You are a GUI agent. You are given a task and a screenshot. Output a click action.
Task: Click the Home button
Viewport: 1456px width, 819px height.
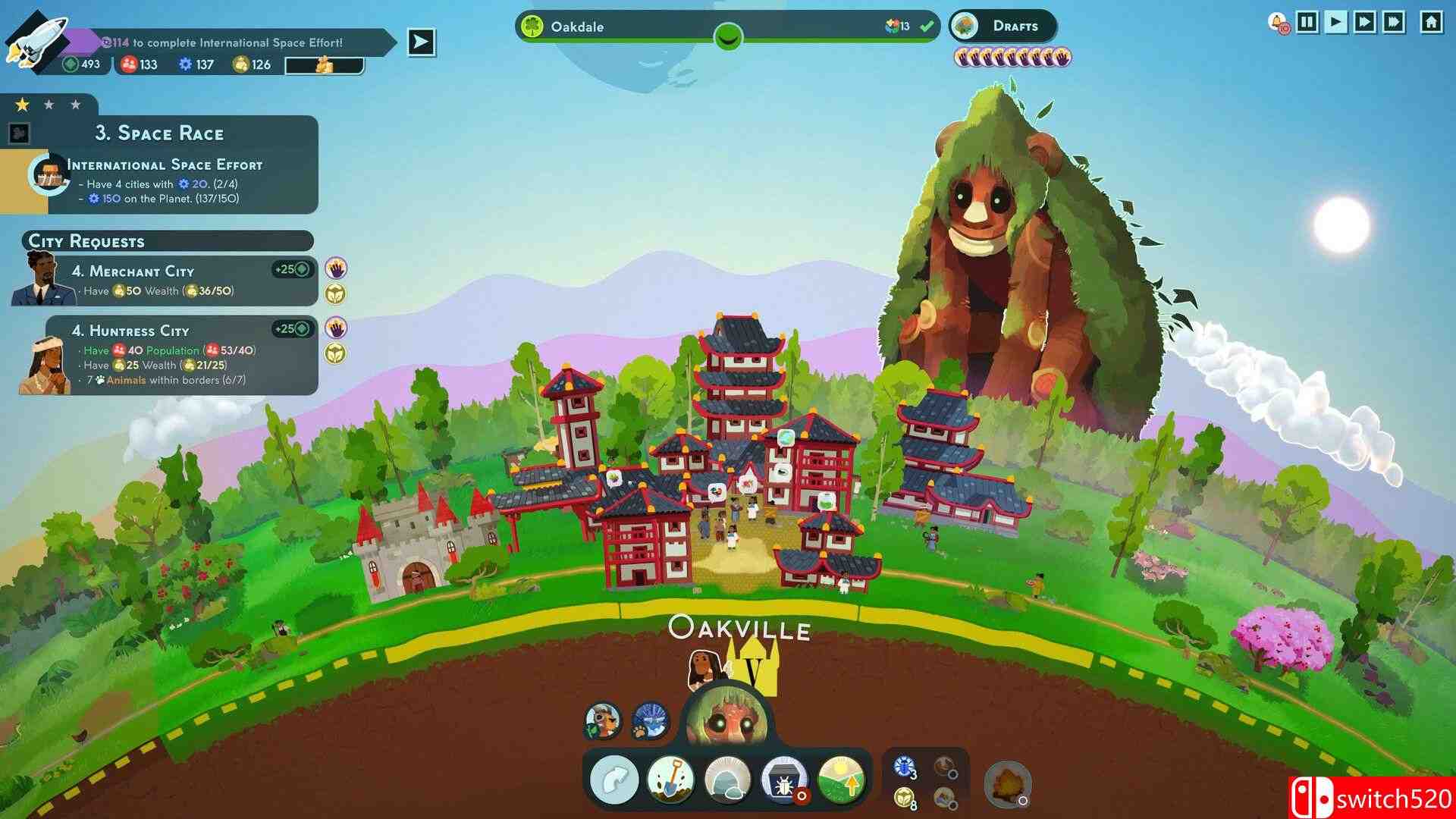(x=1432, y=20)
